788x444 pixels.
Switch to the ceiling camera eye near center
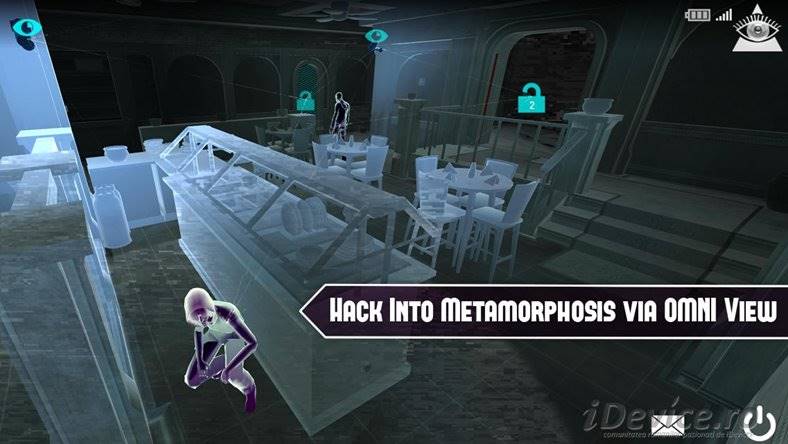(x=375, y=37)
